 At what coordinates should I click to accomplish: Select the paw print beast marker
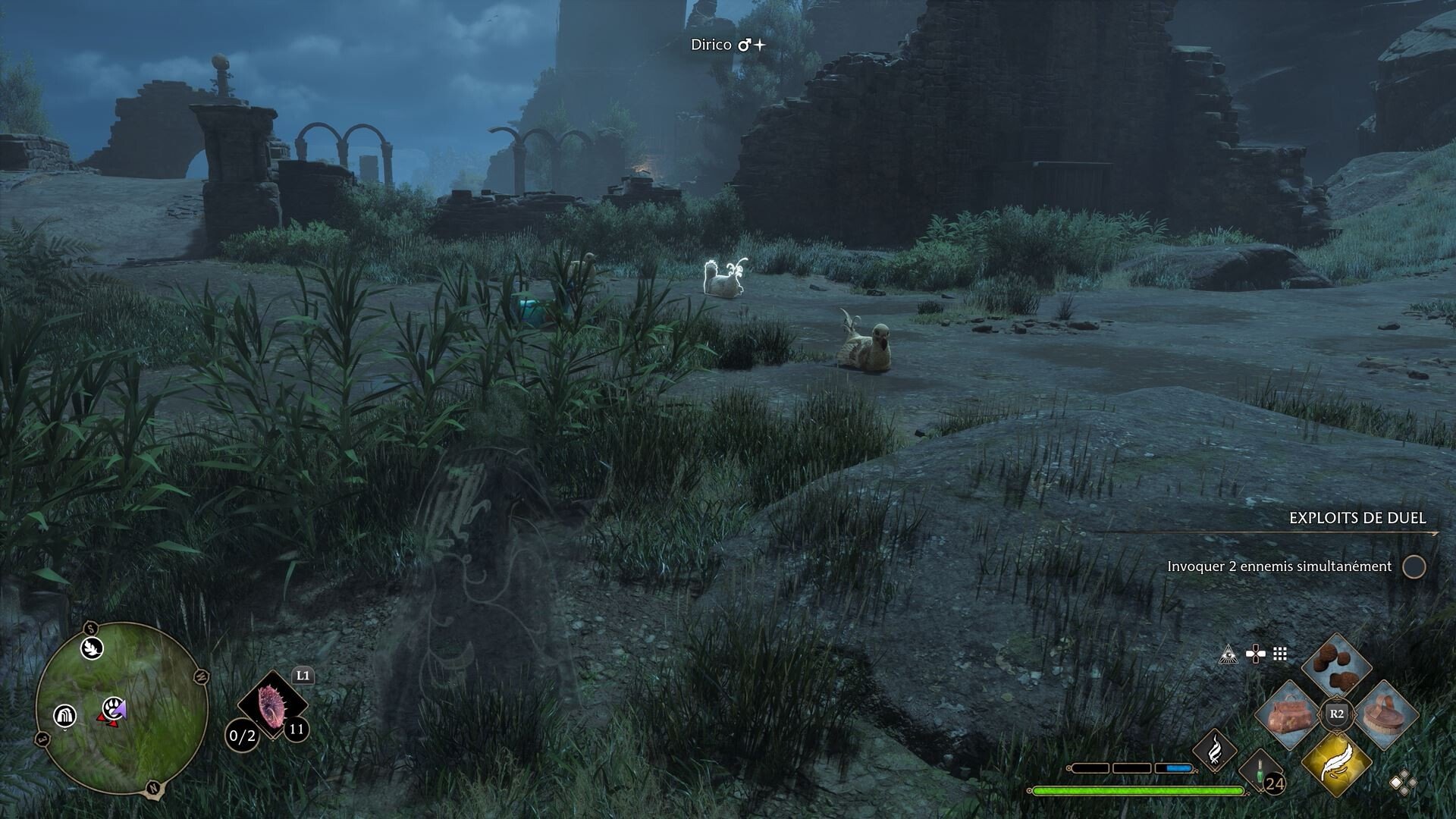(114, 708)
